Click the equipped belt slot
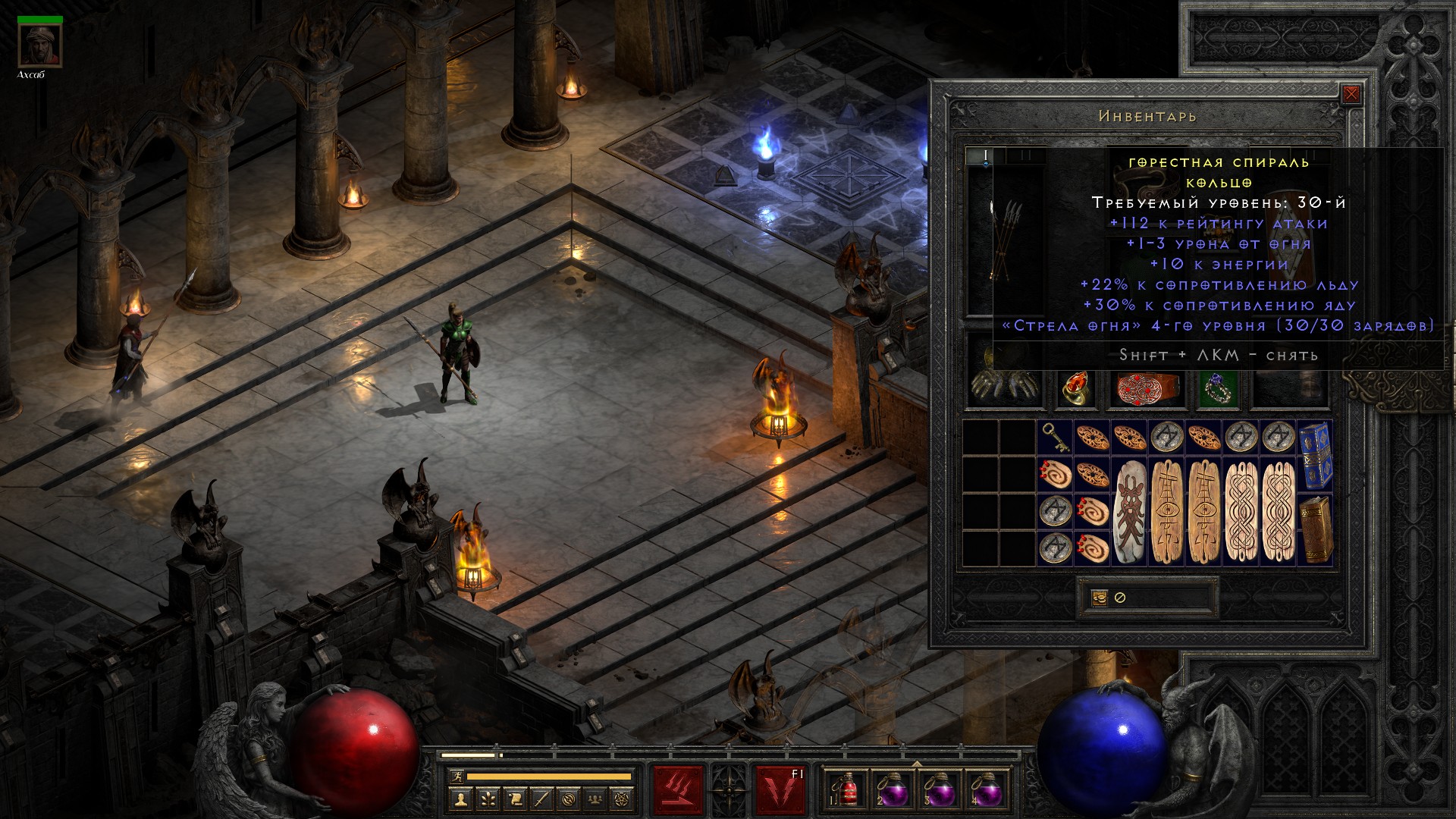Viewport: 1456px width, 819px height. 1146,387
